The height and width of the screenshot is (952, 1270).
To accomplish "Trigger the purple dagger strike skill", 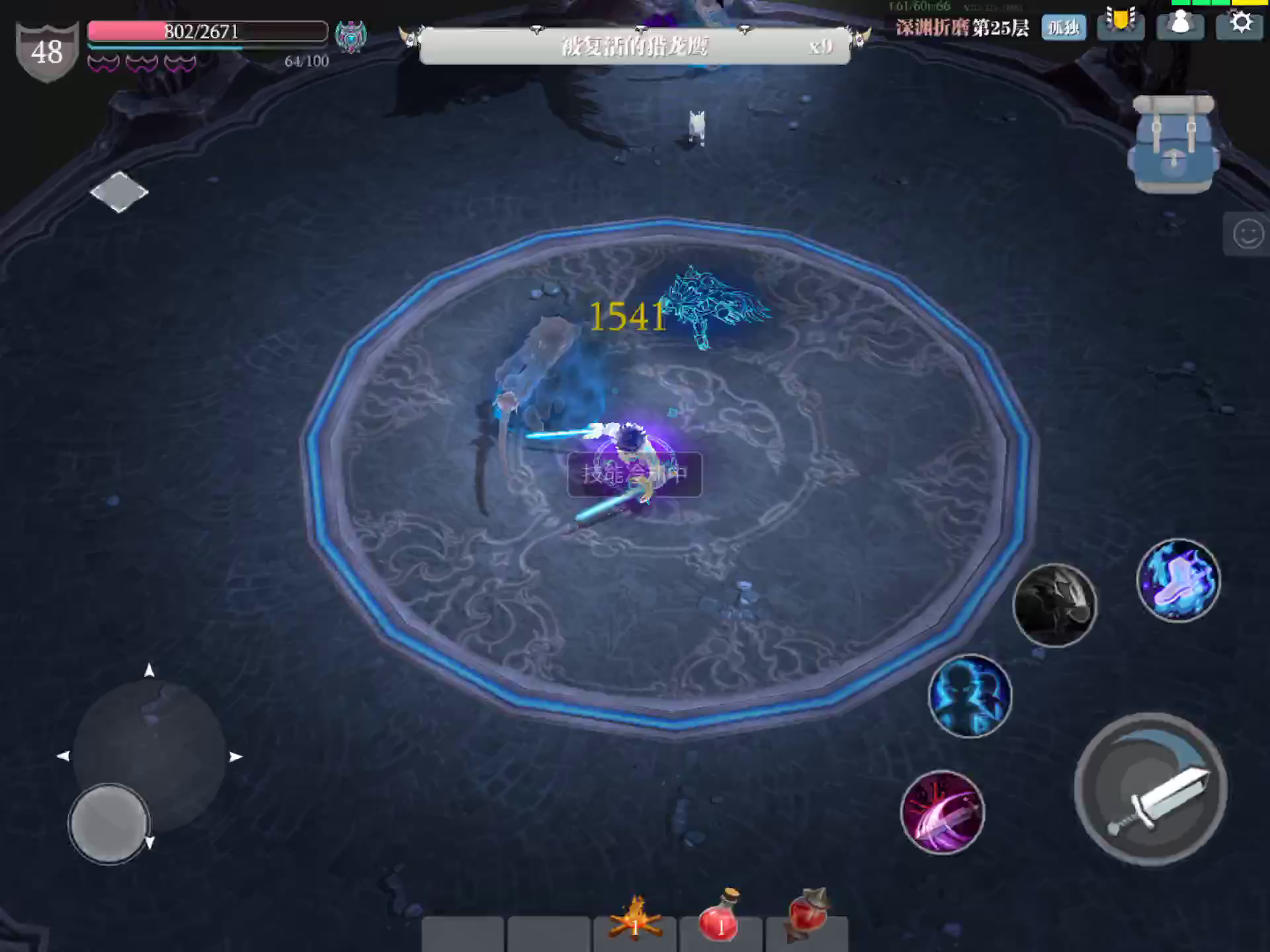I will (944, 812).
